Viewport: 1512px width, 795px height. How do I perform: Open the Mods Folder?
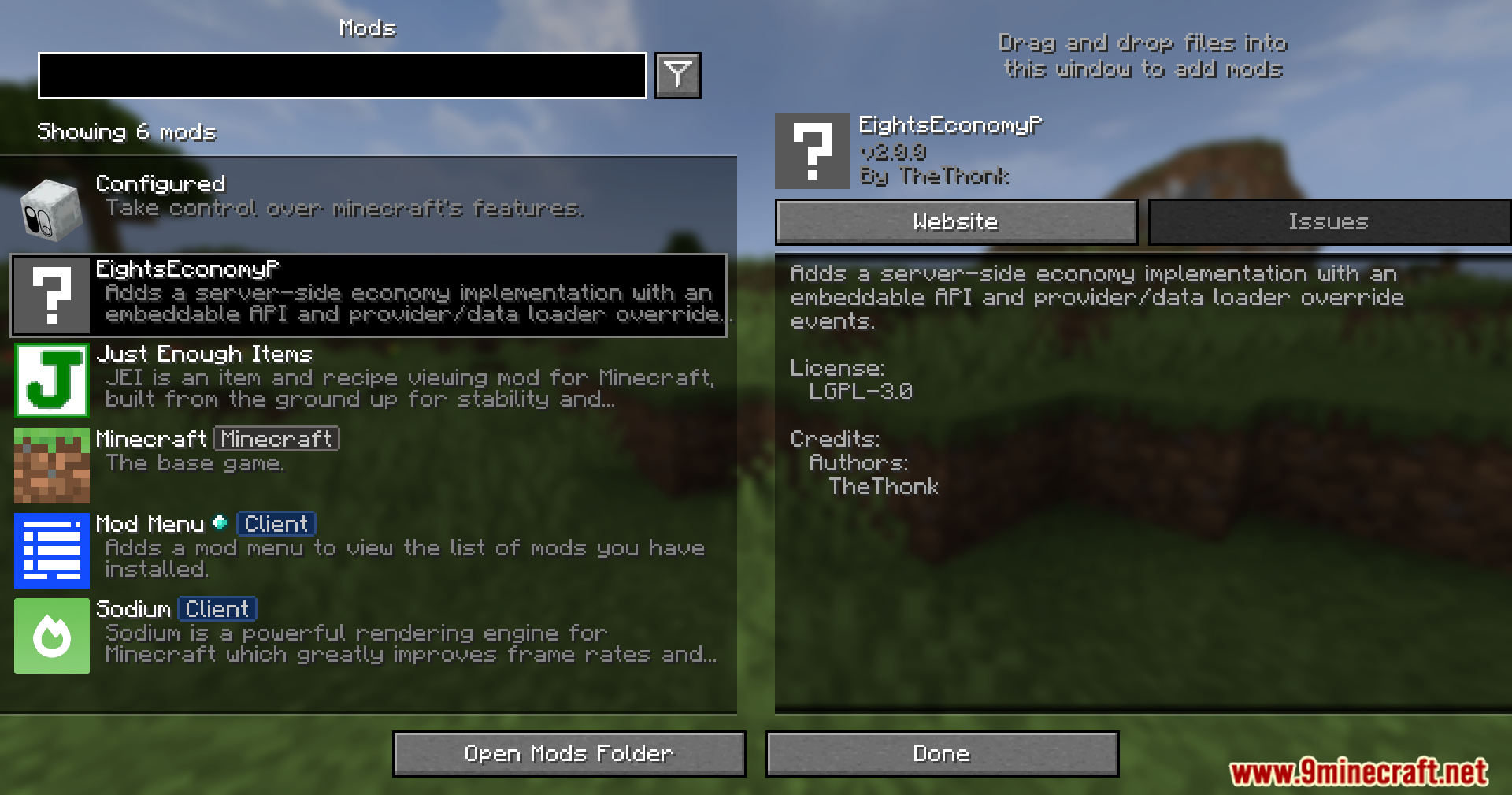[x=569, y=753]
